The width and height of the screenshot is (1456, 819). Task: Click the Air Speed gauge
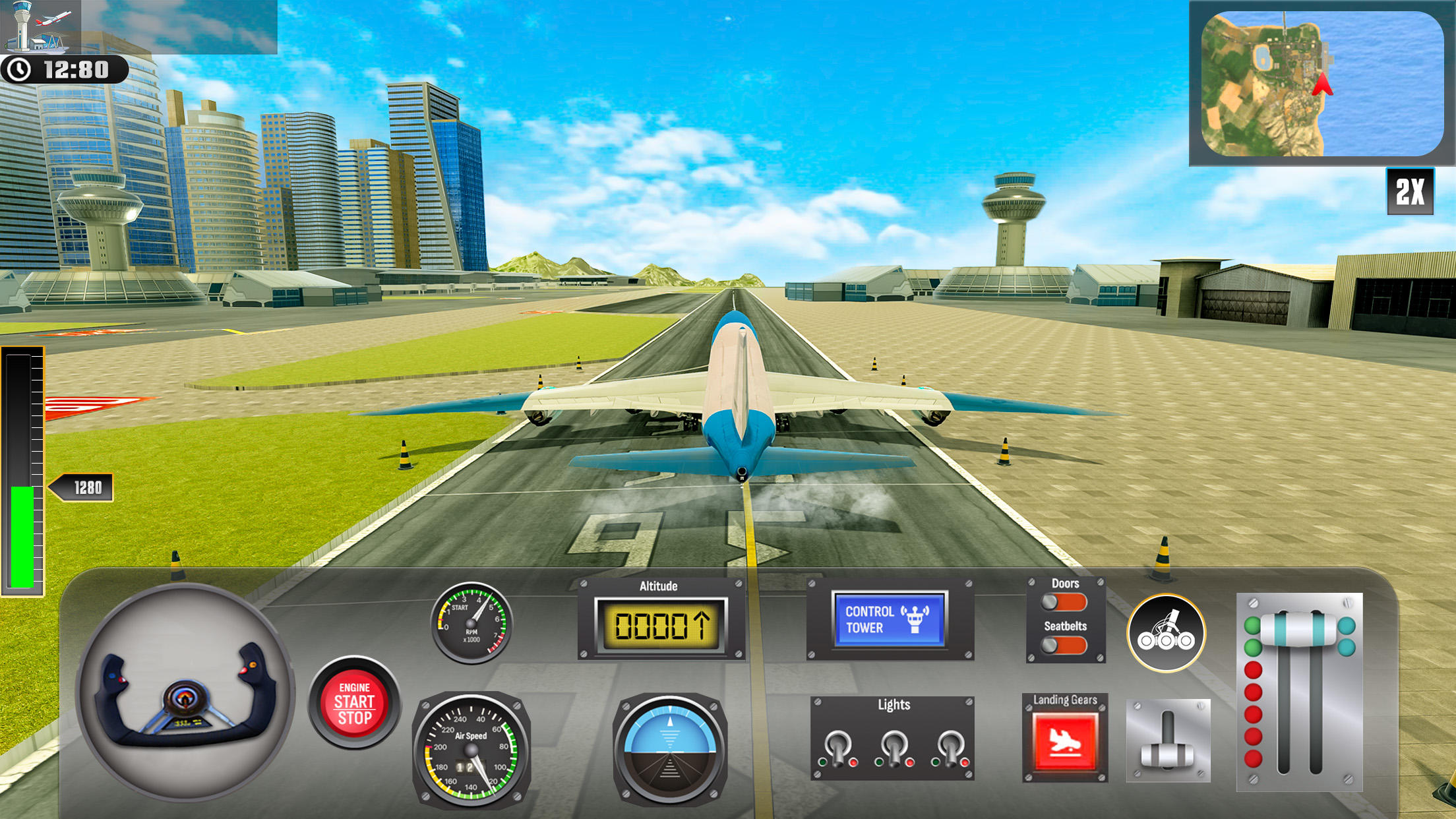pos(472,748)
